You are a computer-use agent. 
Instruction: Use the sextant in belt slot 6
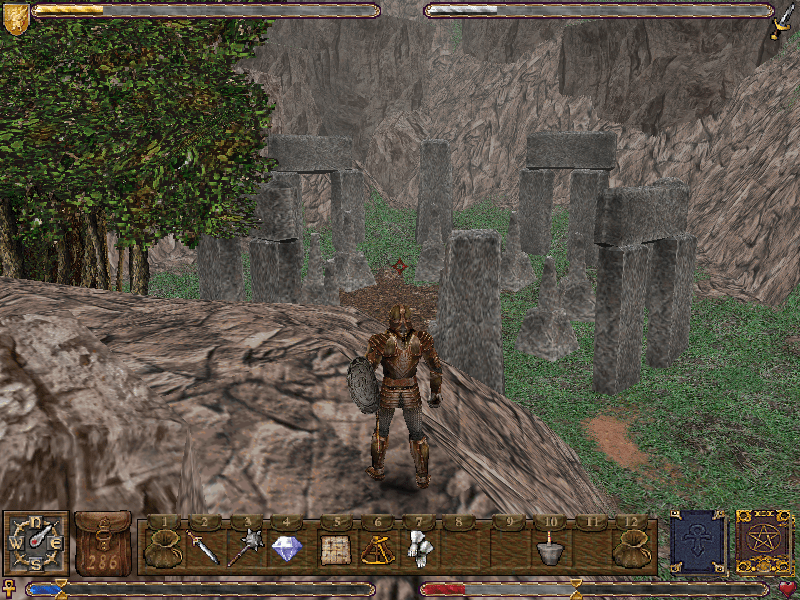376,548
